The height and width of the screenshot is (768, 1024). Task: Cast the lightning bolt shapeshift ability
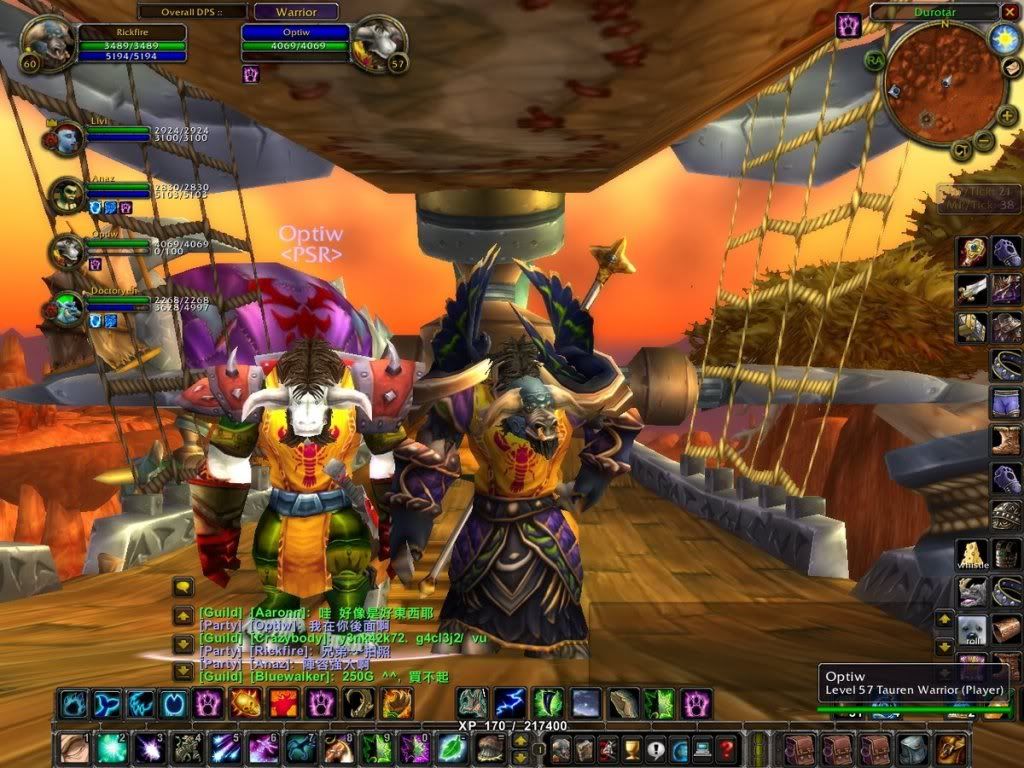pos(511,703)
